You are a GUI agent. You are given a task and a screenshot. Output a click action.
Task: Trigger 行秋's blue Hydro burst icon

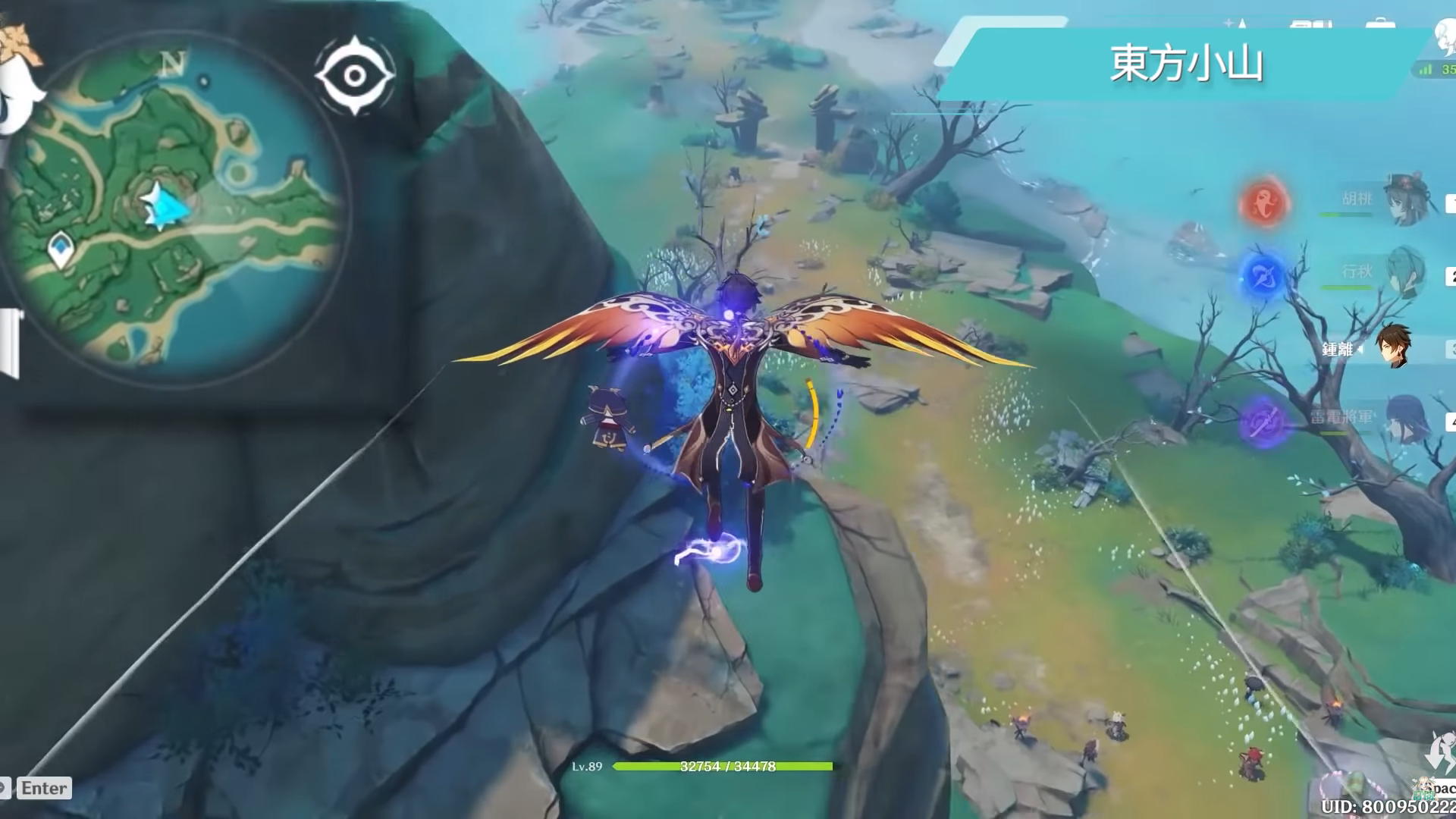click(x=1263, y=275)
